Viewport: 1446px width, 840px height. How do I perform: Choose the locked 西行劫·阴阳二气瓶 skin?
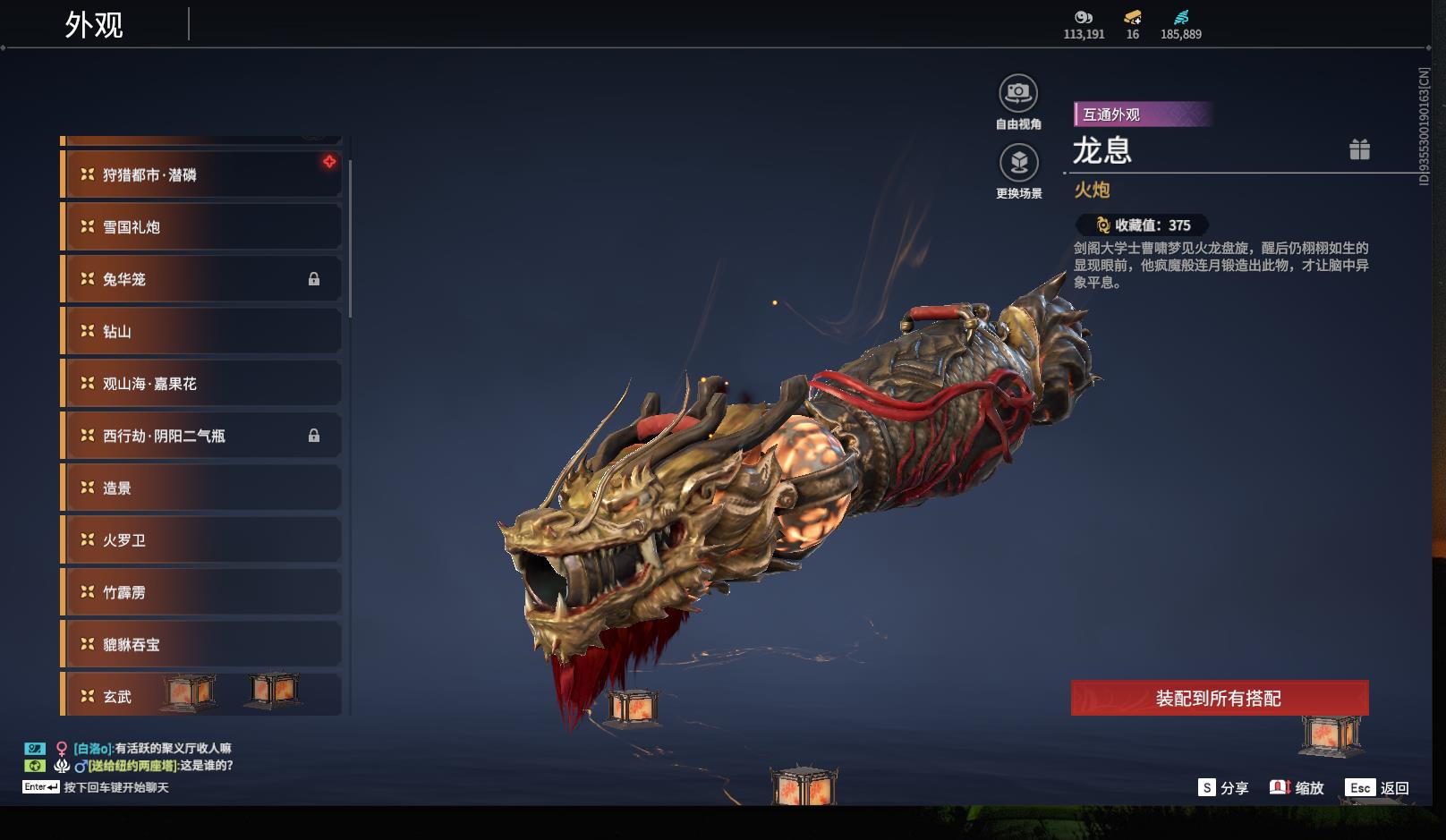pos(201,436)
